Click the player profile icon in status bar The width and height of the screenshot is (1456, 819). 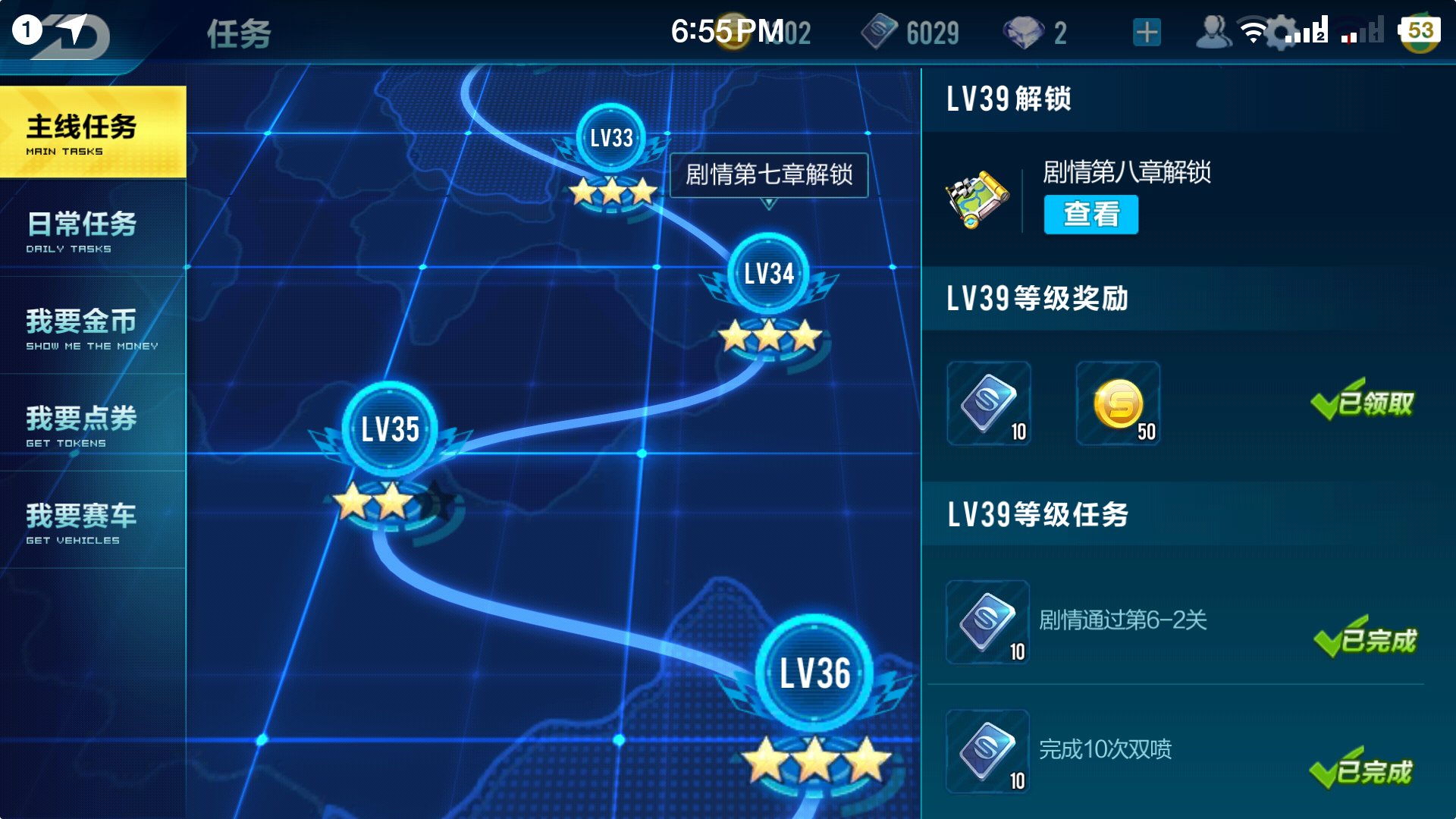(x=1215, y=33)
